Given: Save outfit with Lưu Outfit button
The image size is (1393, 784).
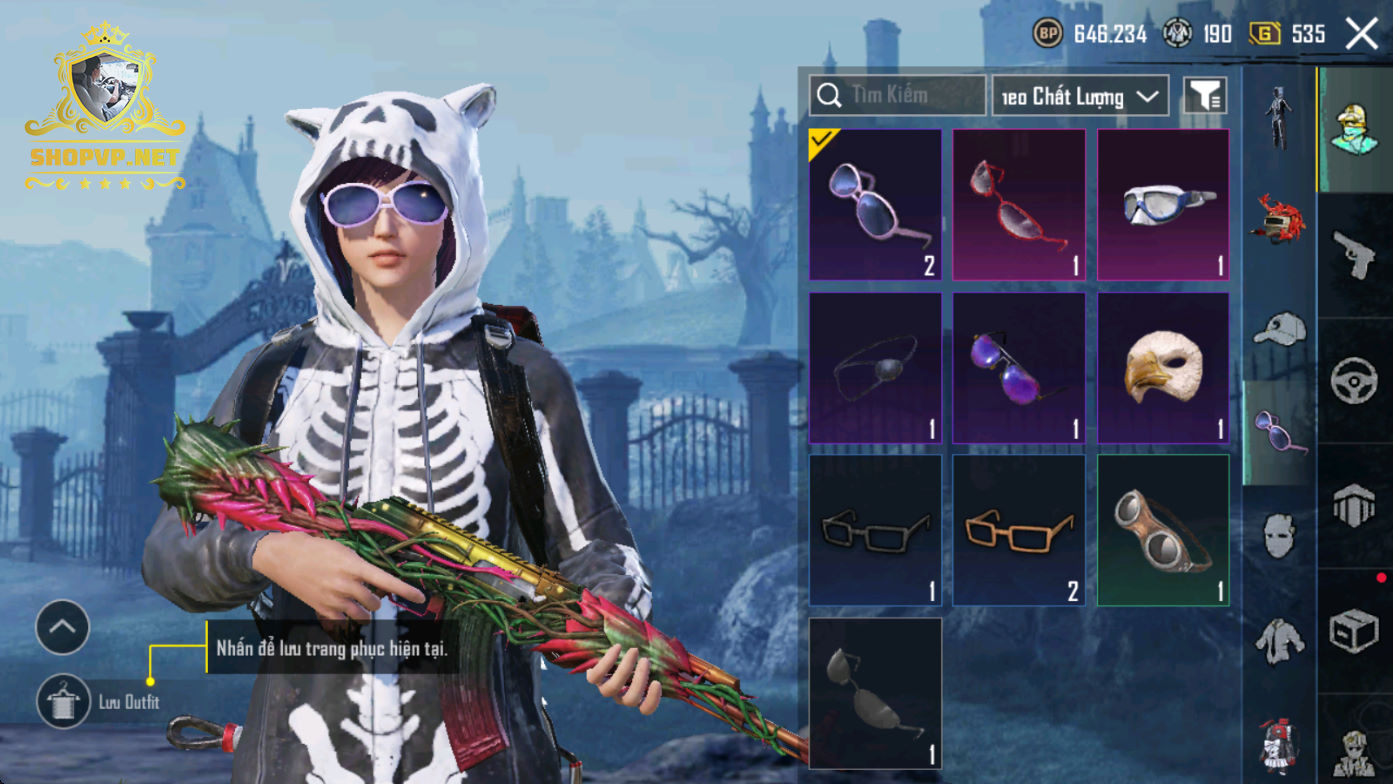Looking at the screenshot, I should pos(63,701).
